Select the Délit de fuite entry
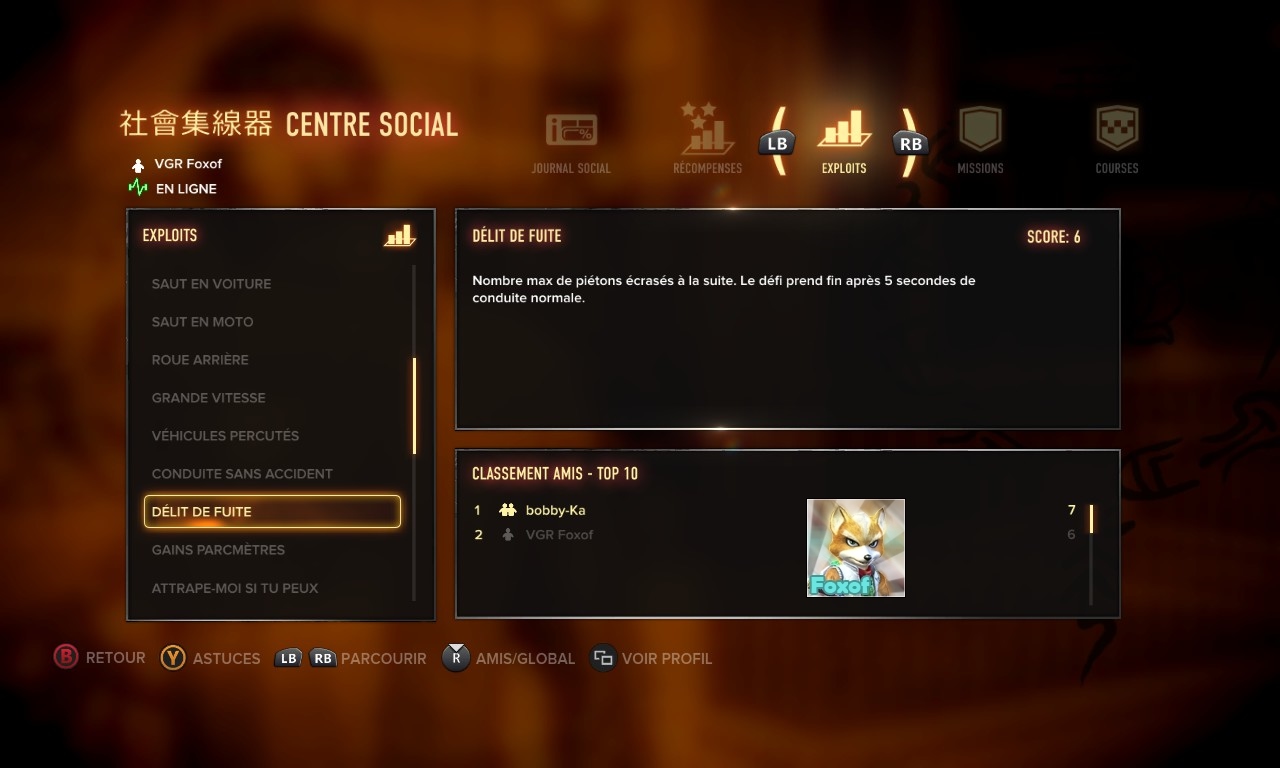 tap(272, 512)
